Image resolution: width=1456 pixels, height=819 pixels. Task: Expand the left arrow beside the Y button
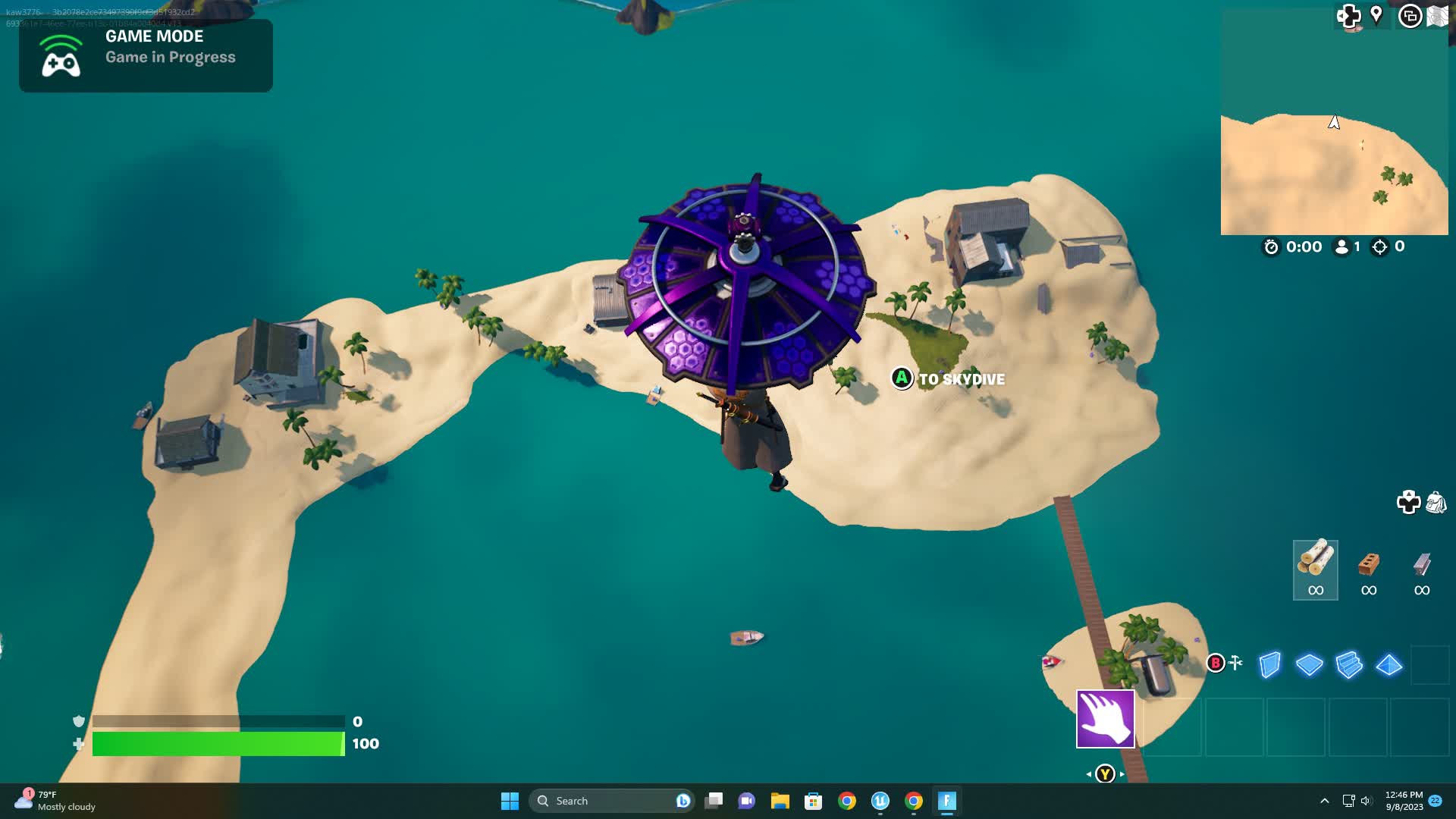tap(1090, 774)
